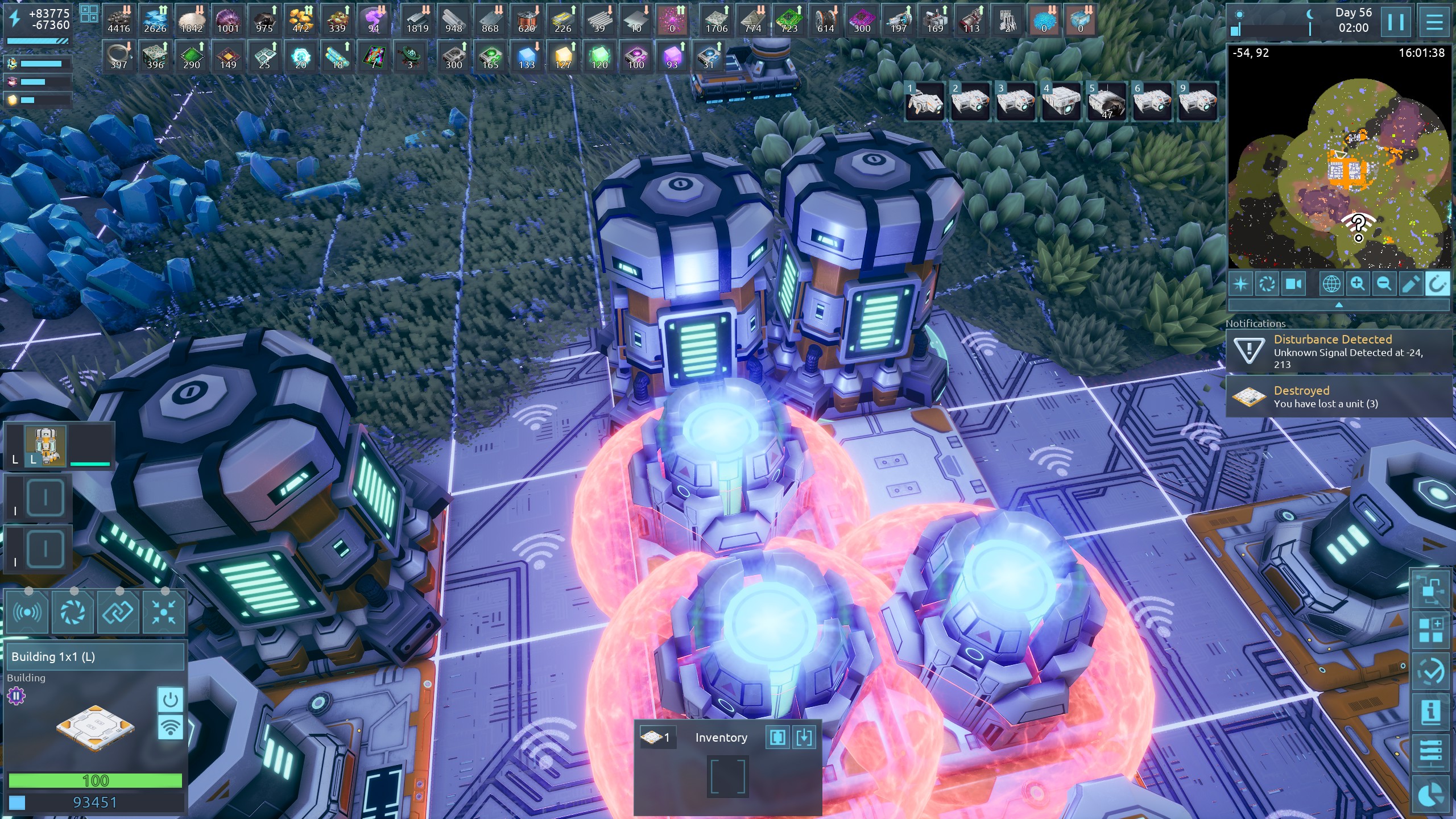Open the info book codex button
The image size is (1456, 819).
pyautogui.click(x=1430, y=712)
